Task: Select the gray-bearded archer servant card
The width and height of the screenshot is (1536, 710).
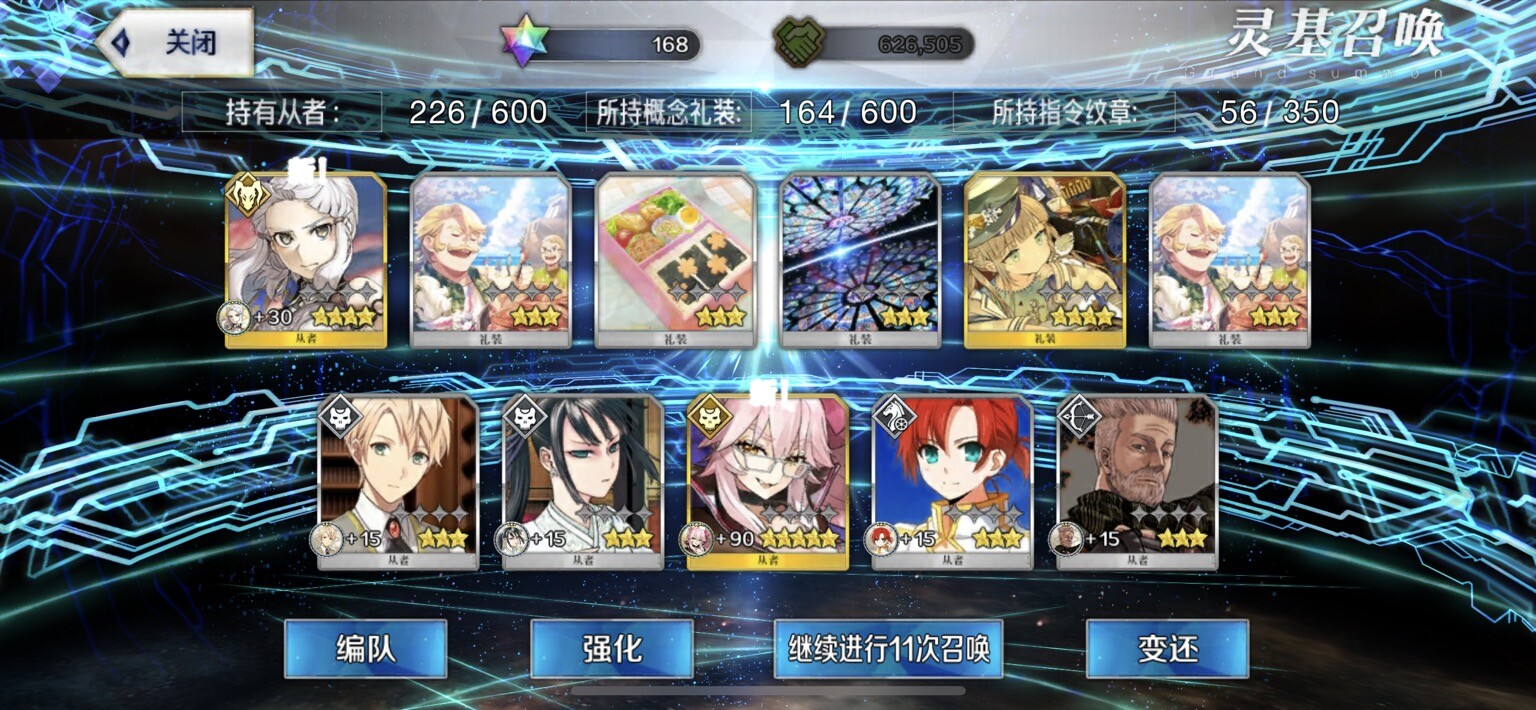Action: [x=1137, y=482]
